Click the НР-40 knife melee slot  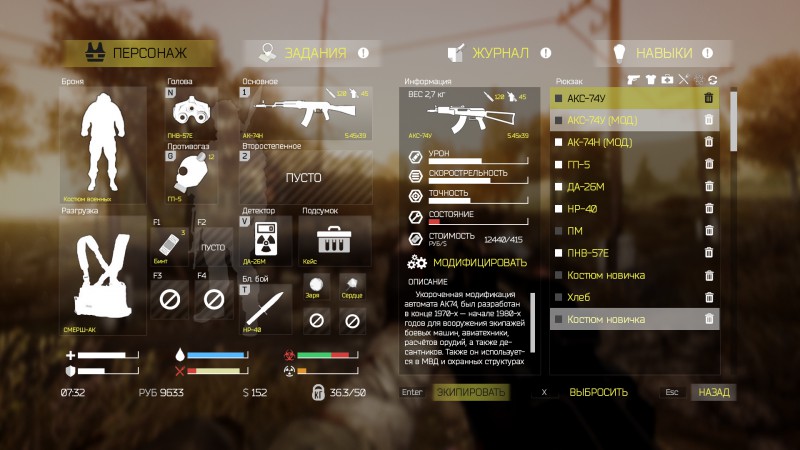[265, 307]
